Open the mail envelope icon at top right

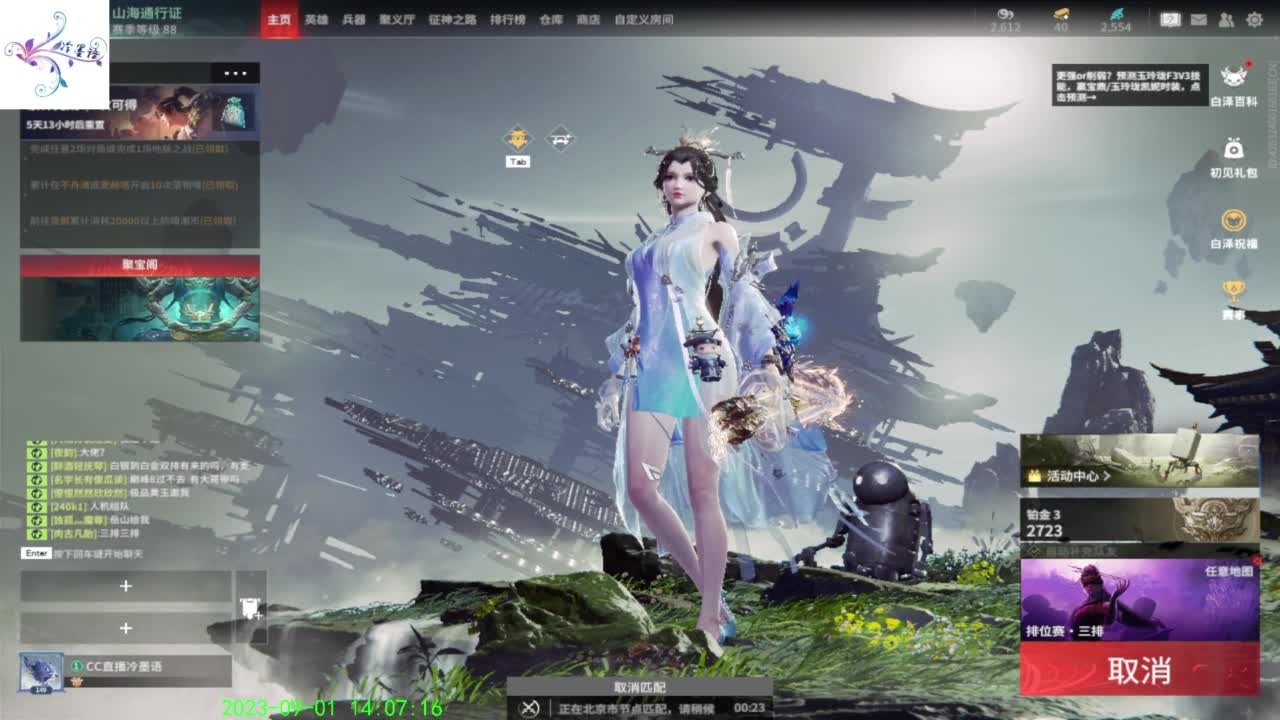click(x=1199, y=18)
